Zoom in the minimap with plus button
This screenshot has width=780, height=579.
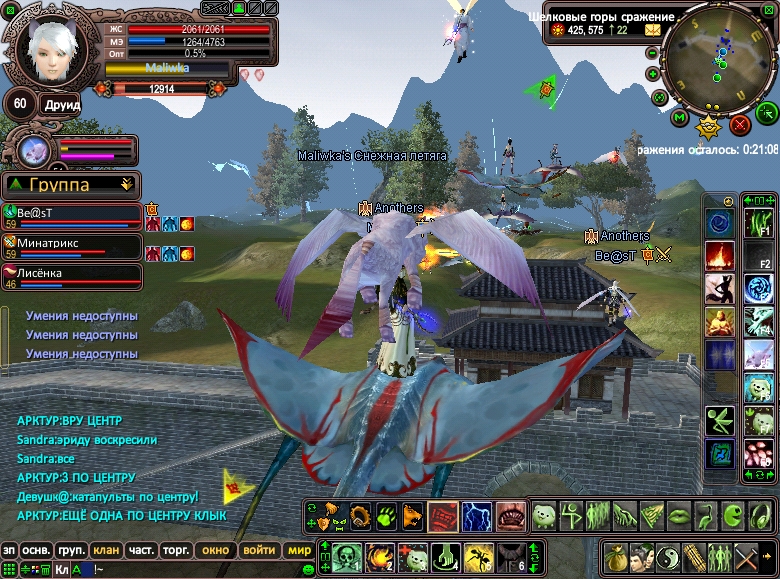tap(653, 73)
